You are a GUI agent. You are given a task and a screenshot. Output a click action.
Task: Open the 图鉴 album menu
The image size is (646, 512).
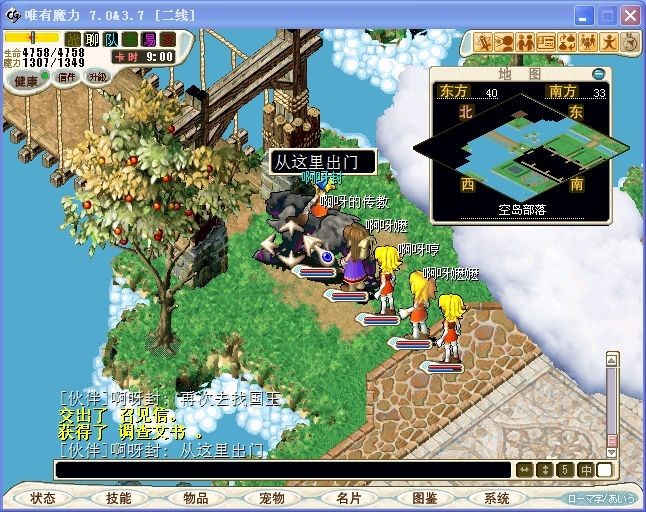pos(425,498)
